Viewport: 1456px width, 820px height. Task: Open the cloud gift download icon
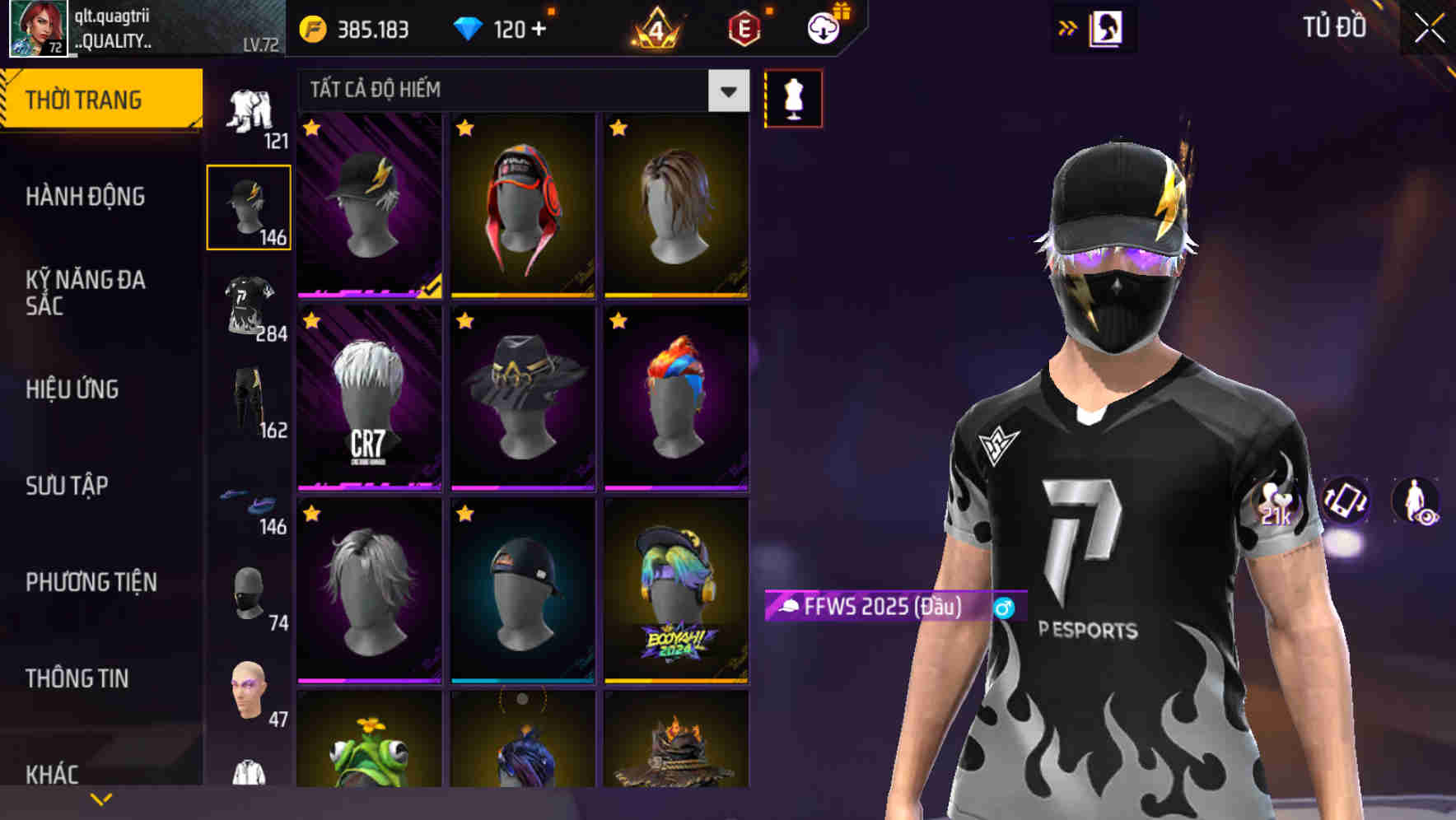click(x=822, y=26)
